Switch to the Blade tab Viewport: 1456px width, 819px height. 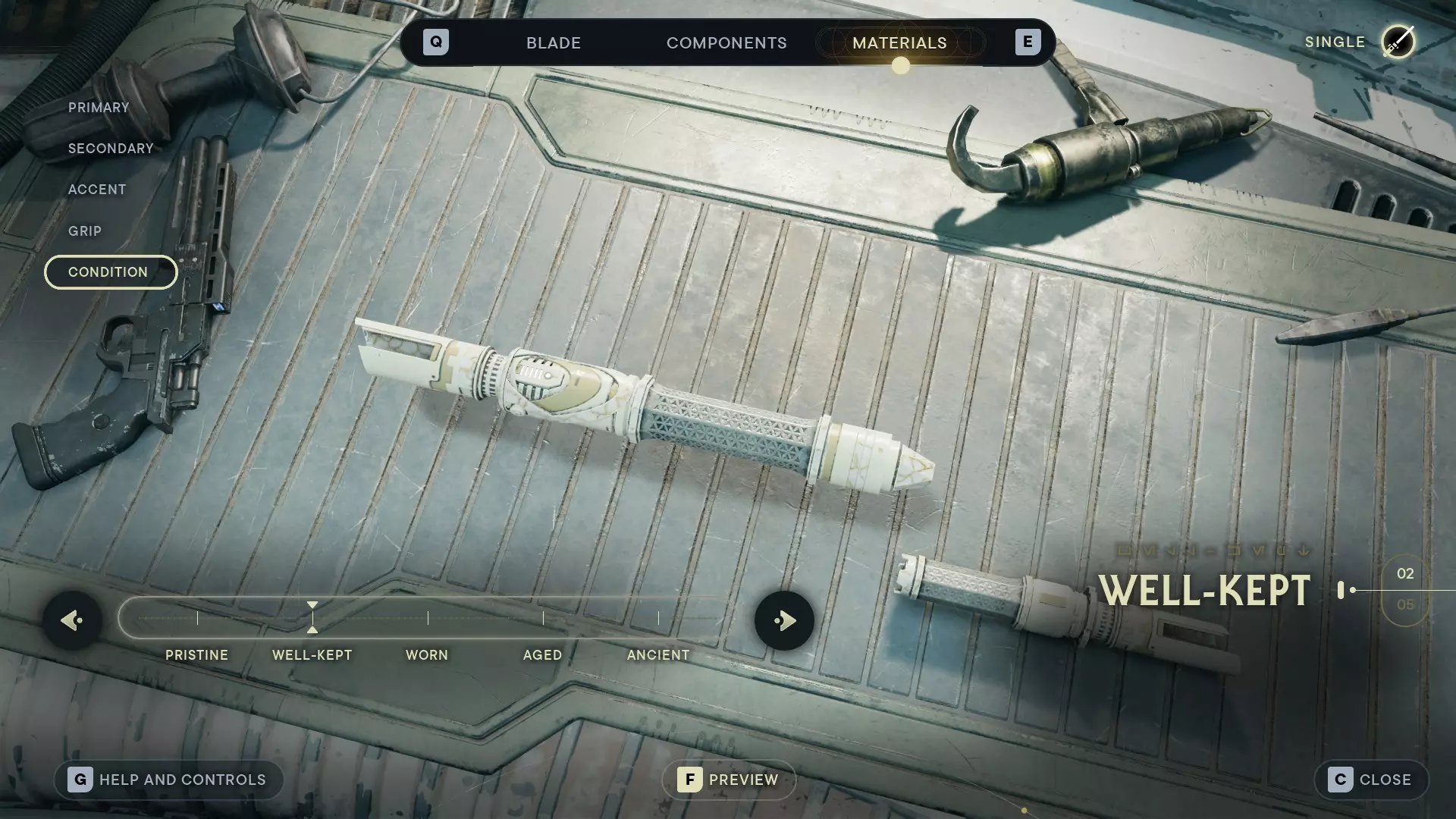click(554, 43)
